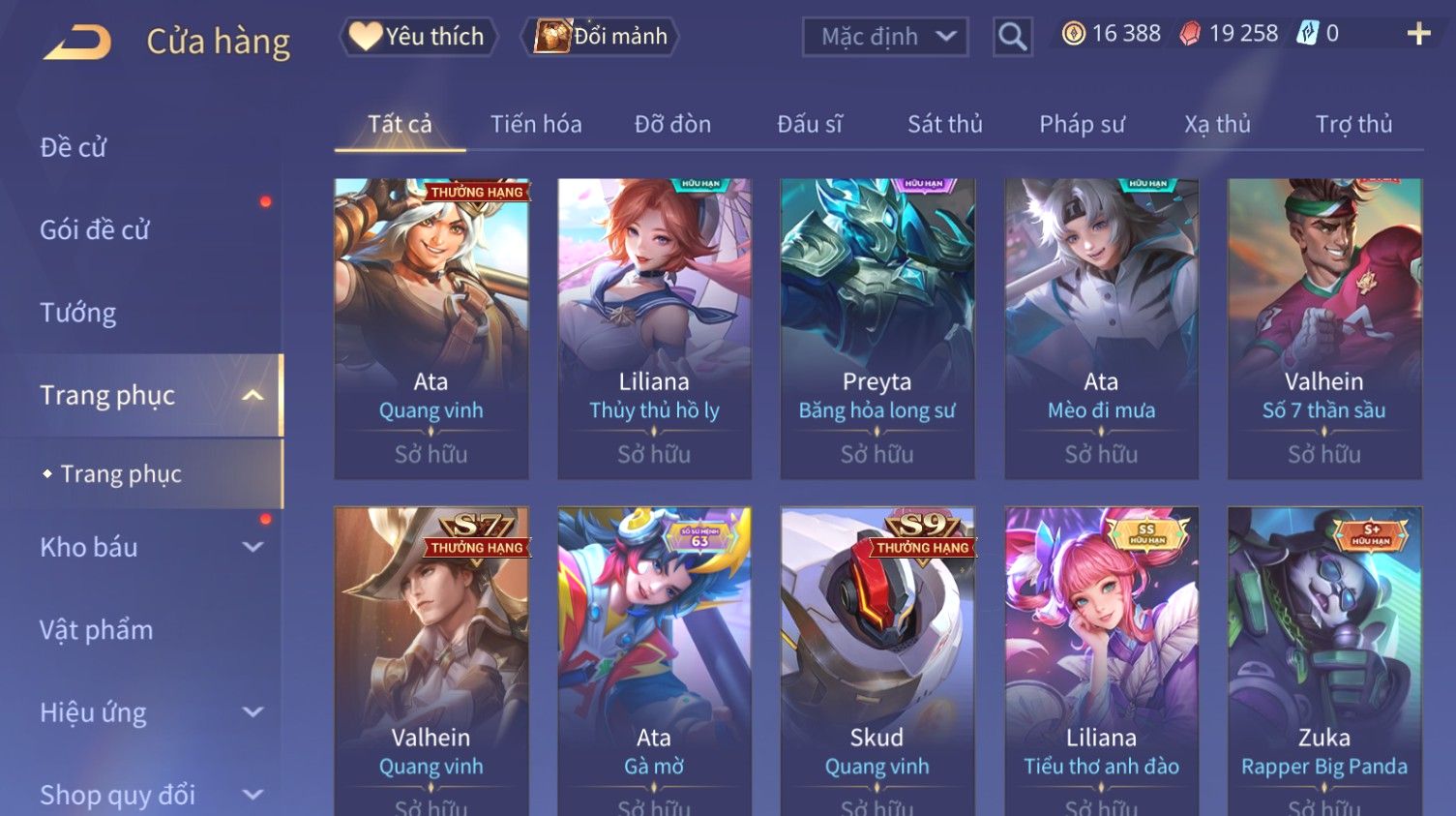Open the Đổi mảnh exchange

click(x=601, y=37)
